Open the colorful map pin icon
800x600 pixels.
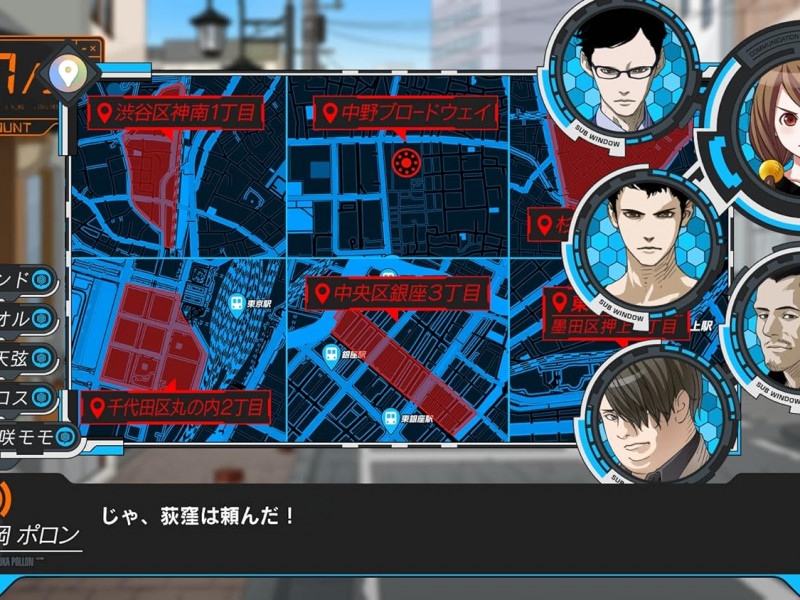pyautogui.click(x=68, y=72)
